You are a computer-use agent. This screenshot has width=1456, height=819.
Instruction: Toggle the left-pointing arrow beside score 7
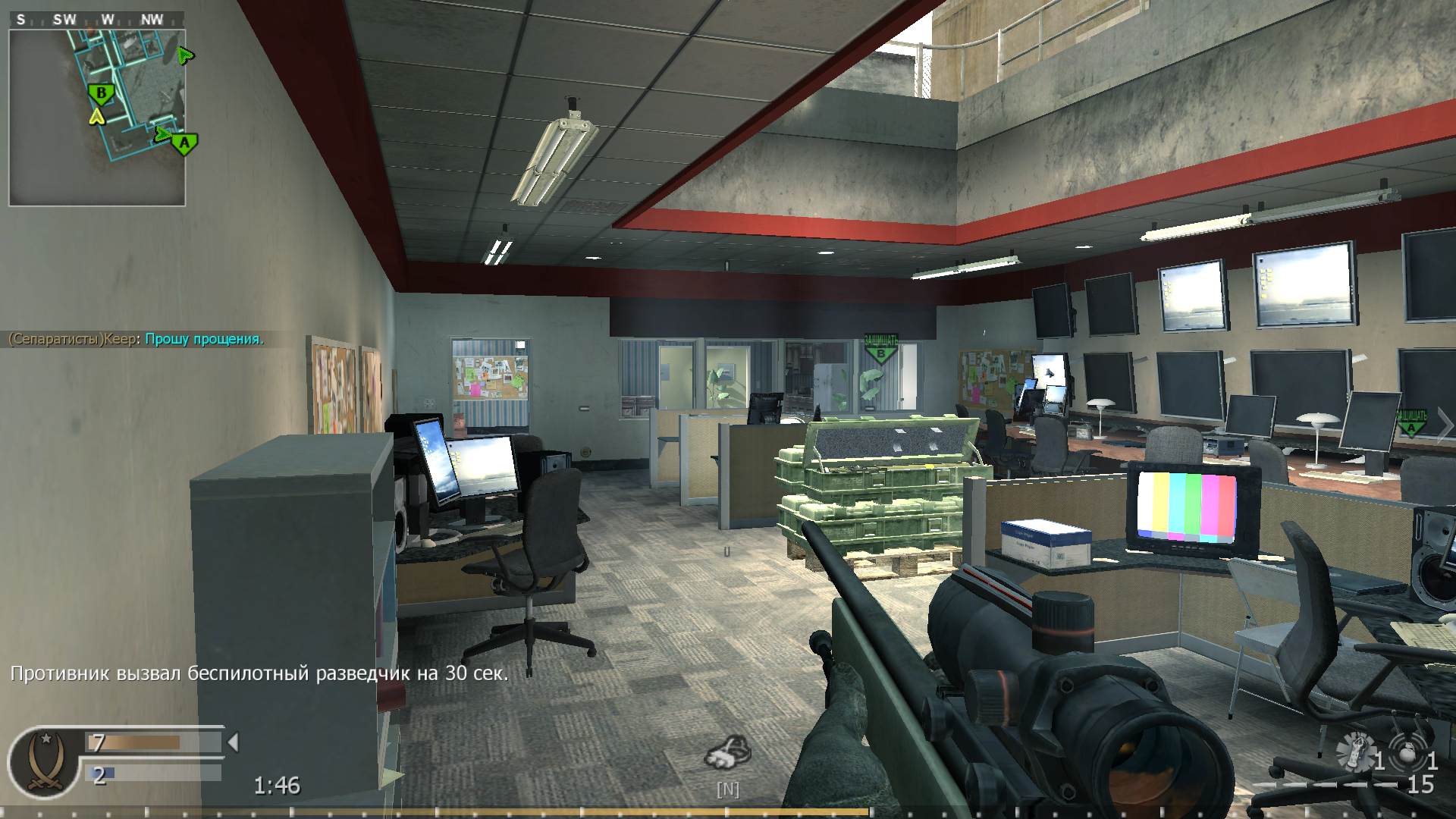point(232,743)
